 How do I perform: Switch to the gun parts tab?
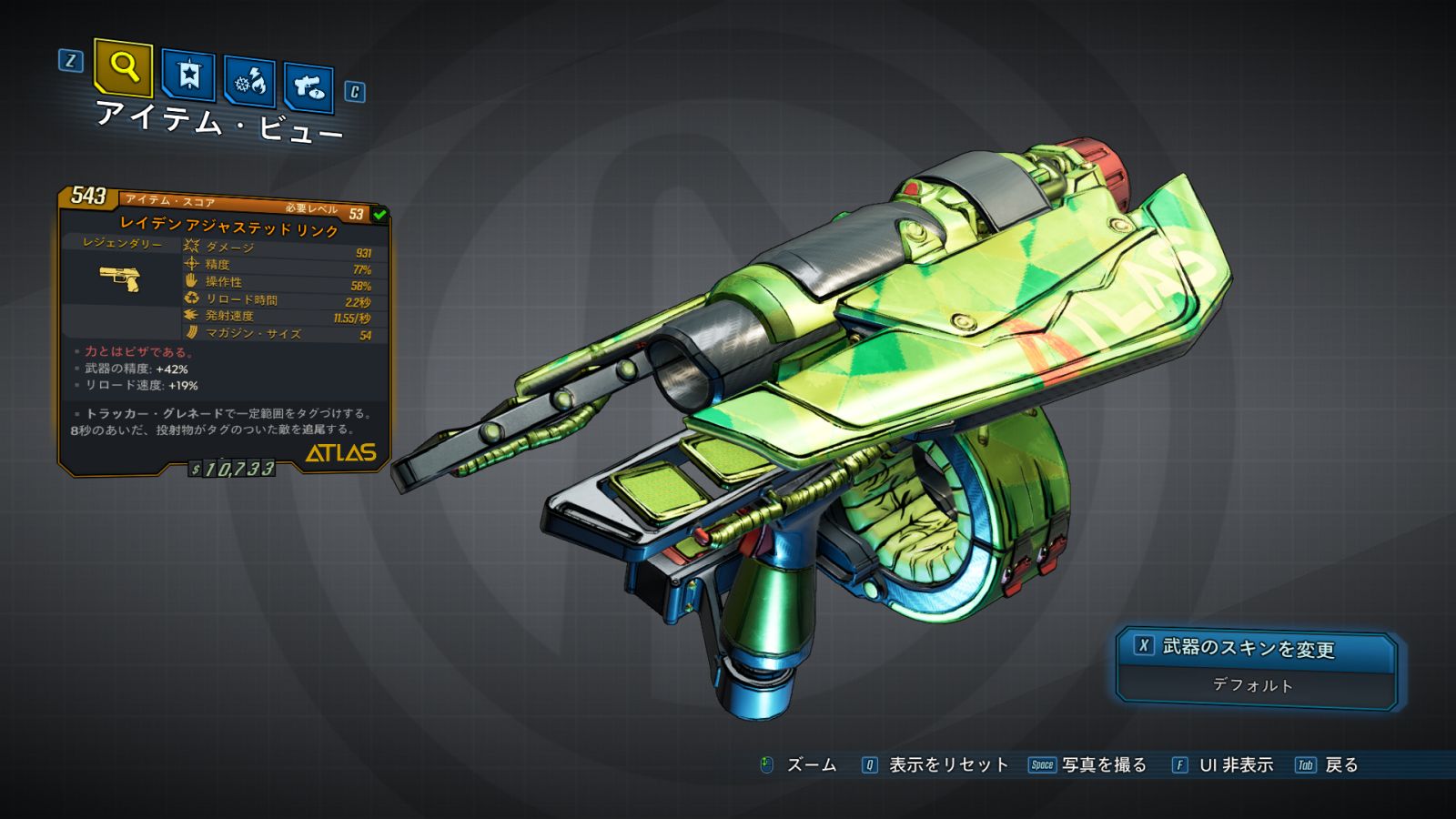pyautogui.click(x=308, y=88)
